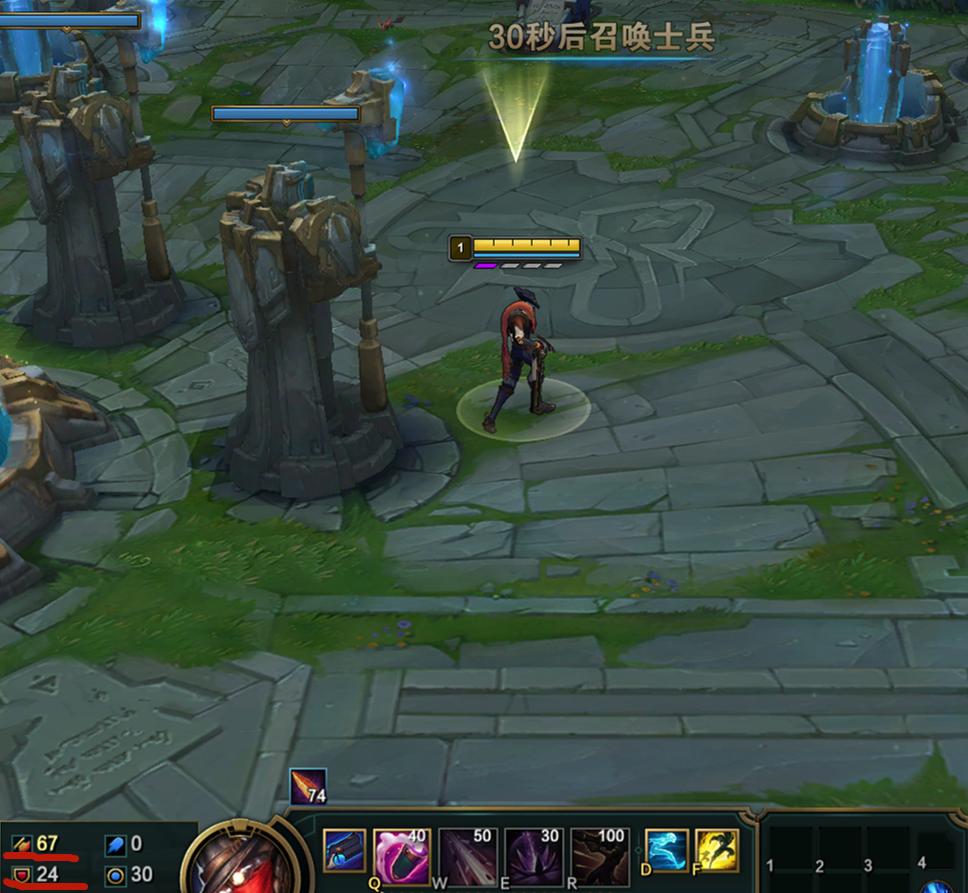Activate the yellow Flash spell on F

pos(716,851)
